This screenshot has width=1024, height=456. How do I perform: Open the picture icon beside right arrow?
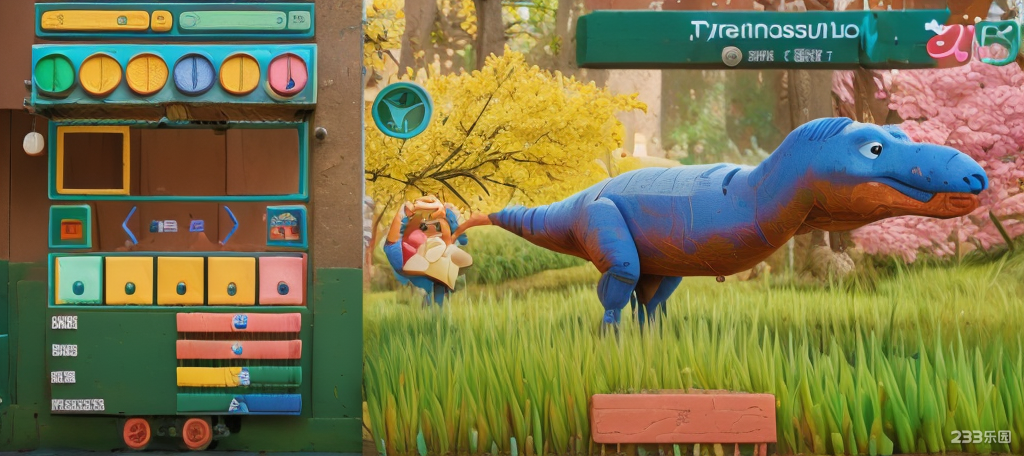coord(286,227)
